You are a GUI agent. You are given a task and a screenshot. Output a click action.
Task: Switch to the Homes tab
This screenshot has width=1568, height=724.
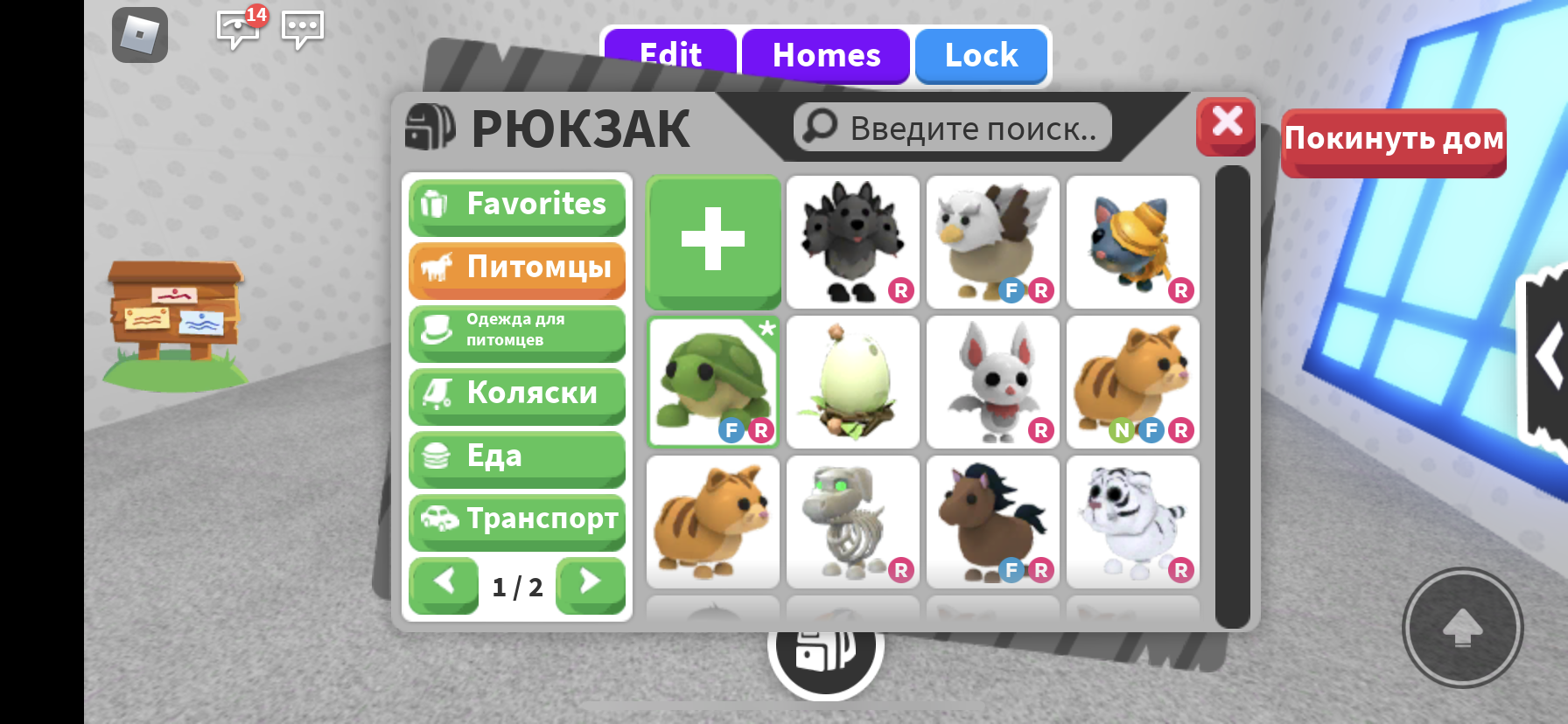825,55
